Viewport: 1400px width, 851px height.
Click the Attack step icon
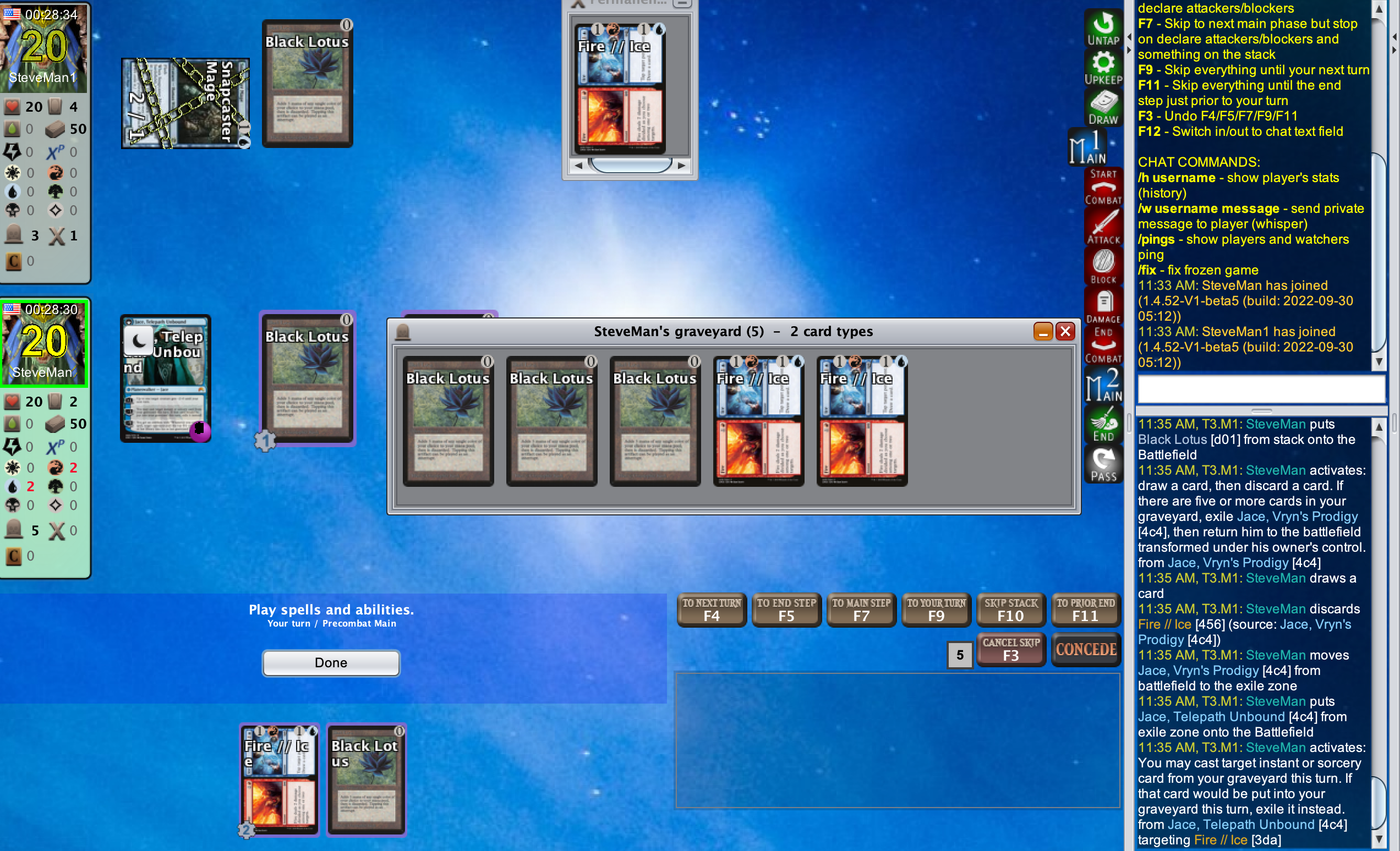1103,227
